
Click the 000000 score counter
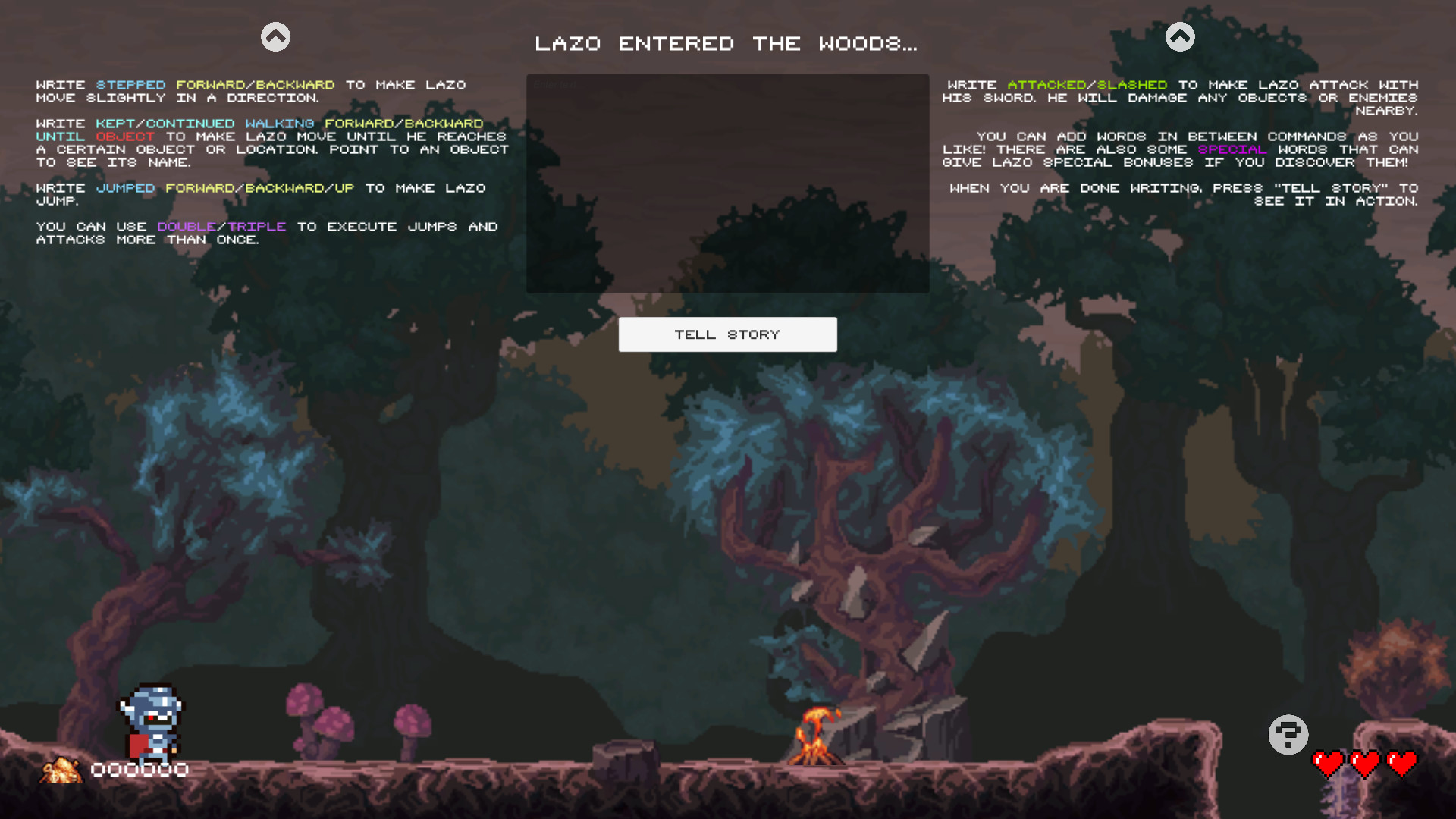pos(140,770)
